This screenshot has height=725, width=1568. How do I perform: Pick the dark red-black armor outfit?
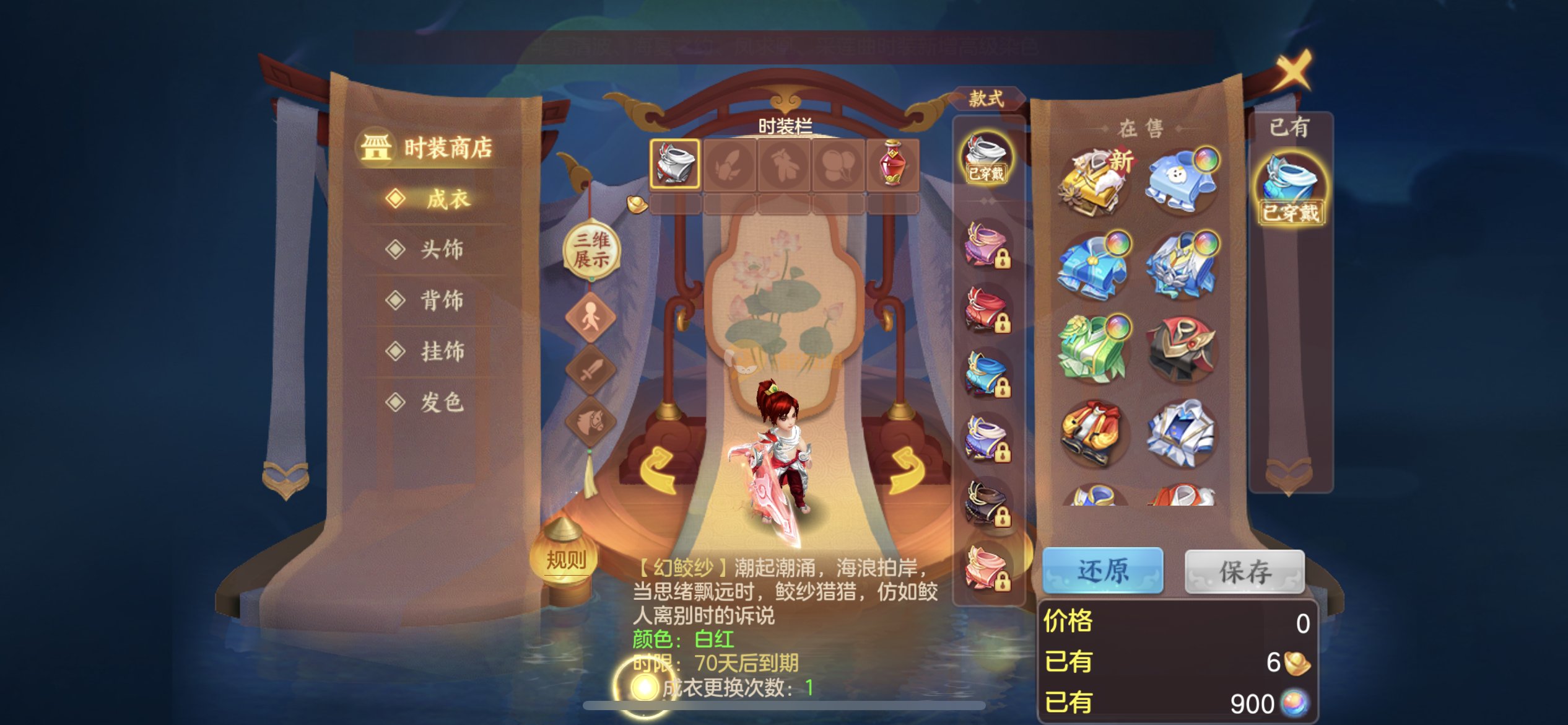click(x=1182, y=348)
